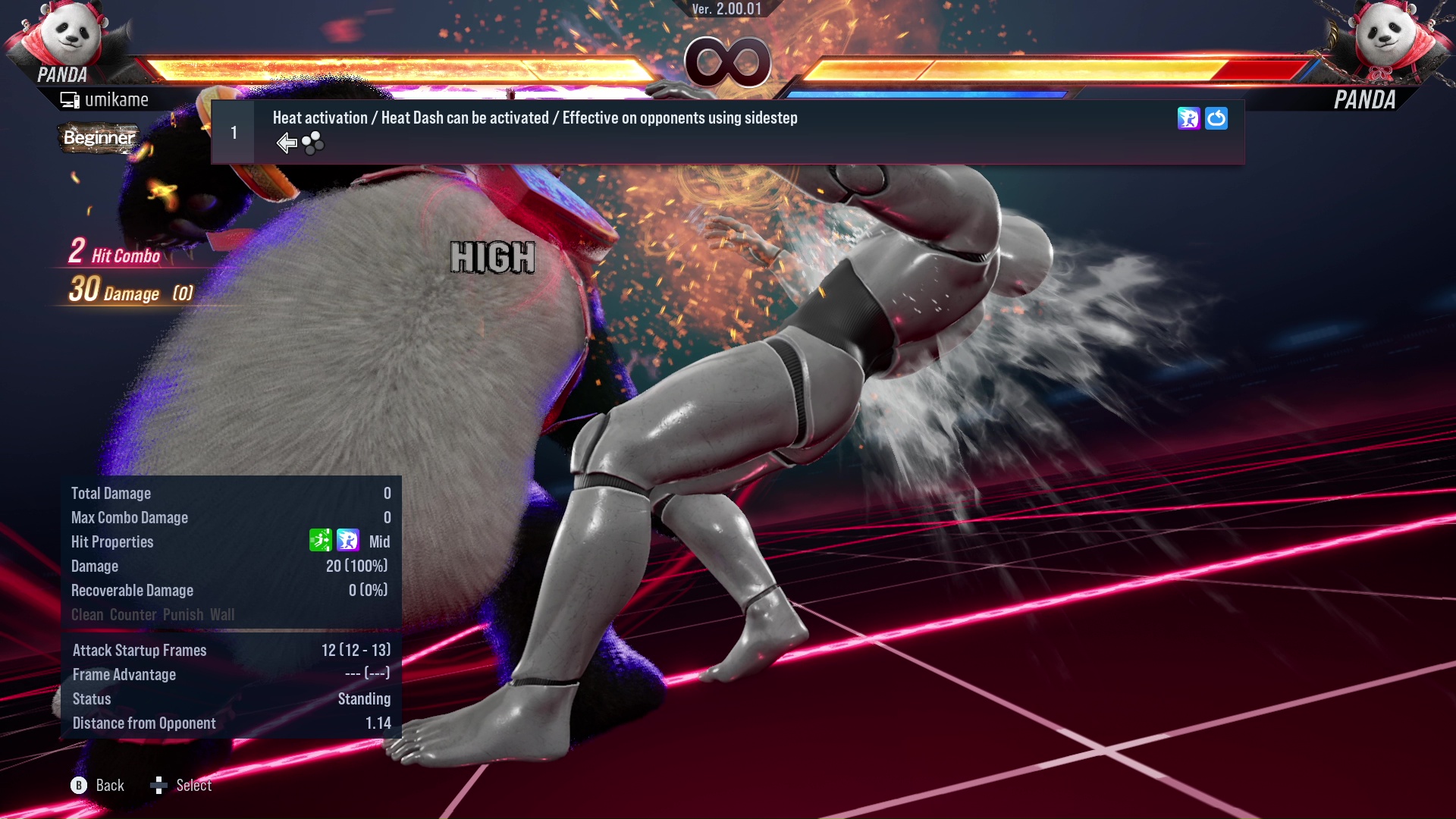Click the Heat icon next to Mid property

pyautogui.click(x=347, y=541)
